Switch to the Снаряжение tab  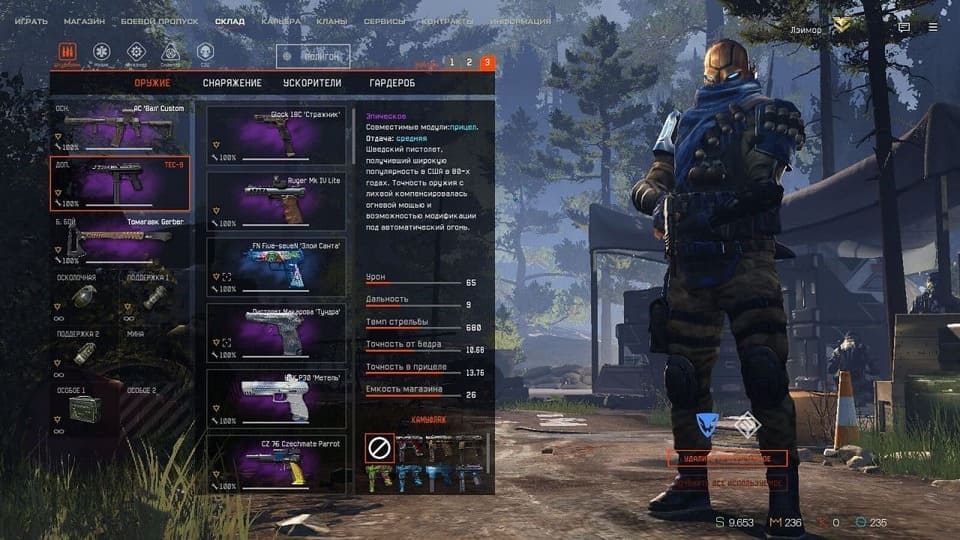232,83
